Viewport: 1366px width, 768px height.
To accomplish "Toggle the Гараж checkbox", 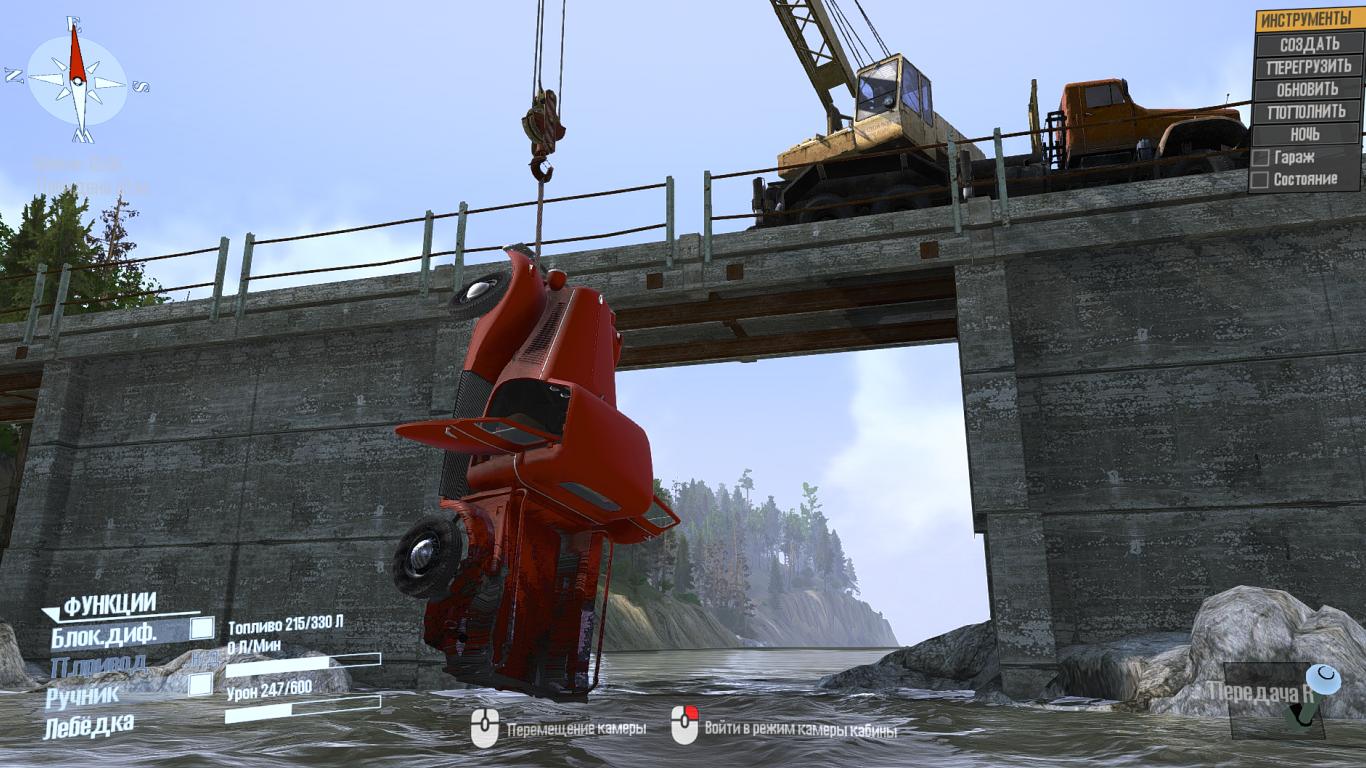I will point(1261,157).
